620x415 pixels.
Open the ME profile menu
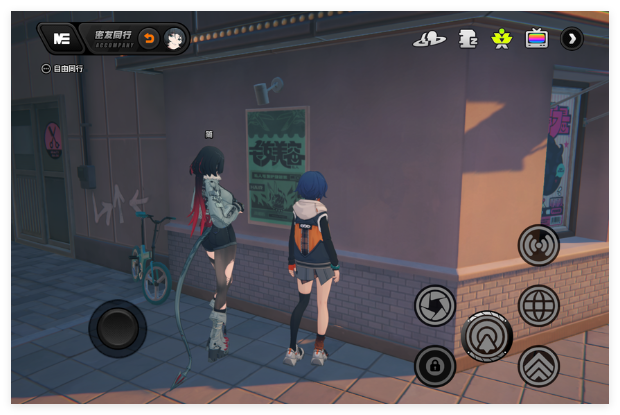click(61, 38)
